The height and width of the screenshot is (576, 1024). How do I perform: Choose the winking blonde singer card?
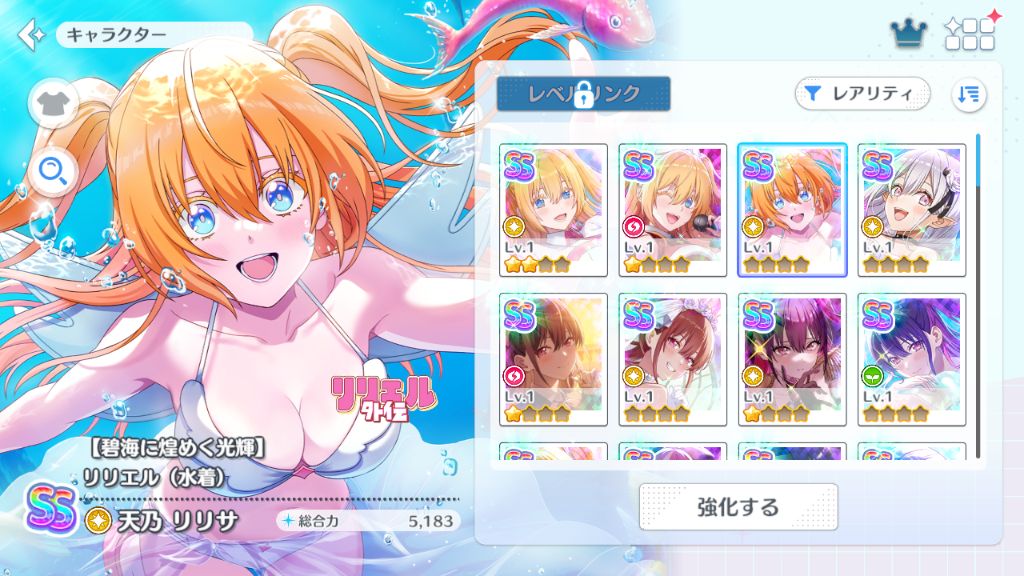(673, 210)
